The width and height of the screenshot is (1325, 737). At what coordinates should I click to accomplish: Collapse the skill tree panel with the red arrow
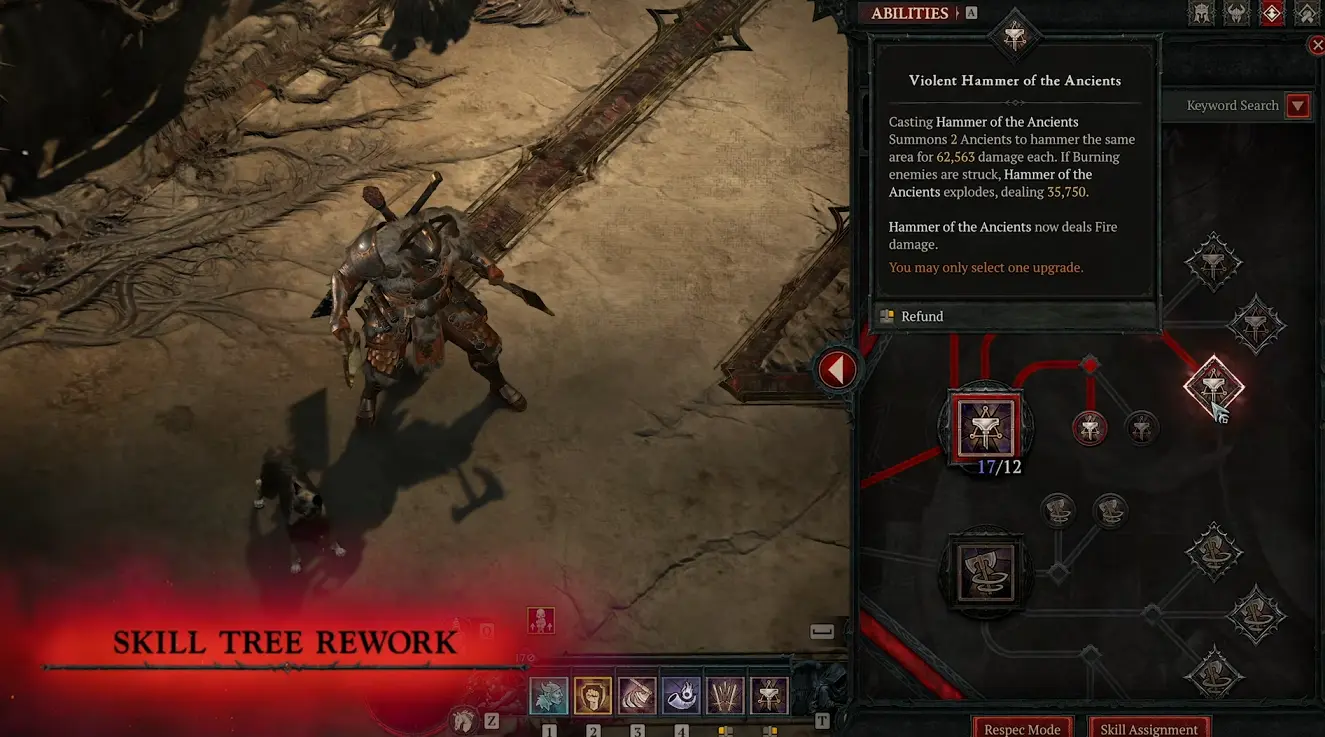point(837,369)
